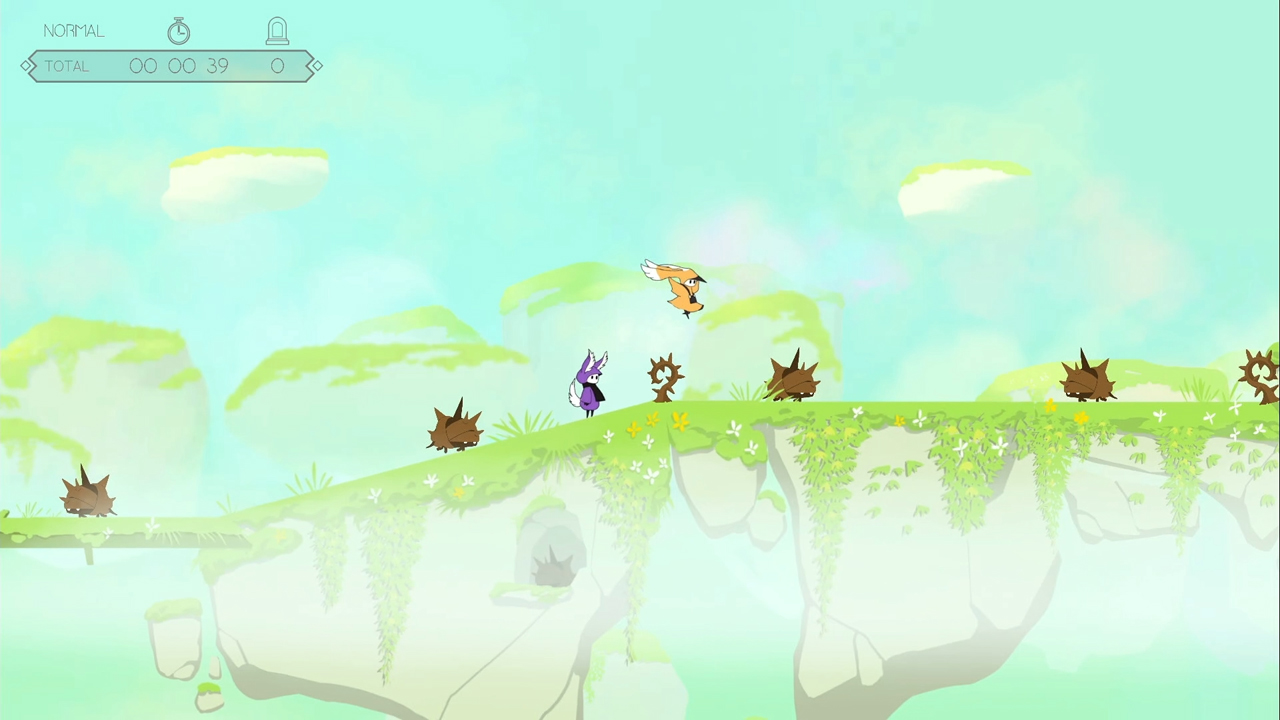This screenshot has height=720, width=1280.
Task: Toggle the NORMAL difficulty label
Action: (x=73, y=30)
